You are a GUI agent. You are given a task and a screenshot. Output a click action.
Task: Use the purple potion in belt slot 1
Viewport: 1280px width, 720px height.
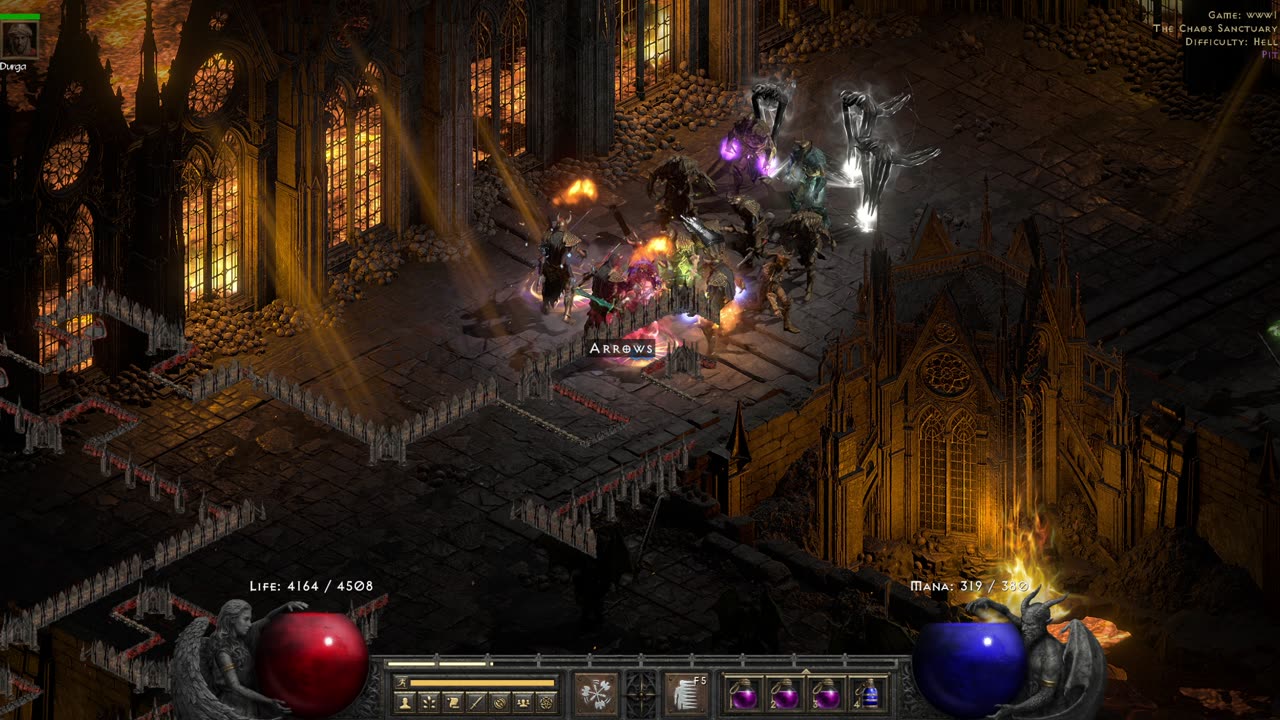tap(743, 694)
